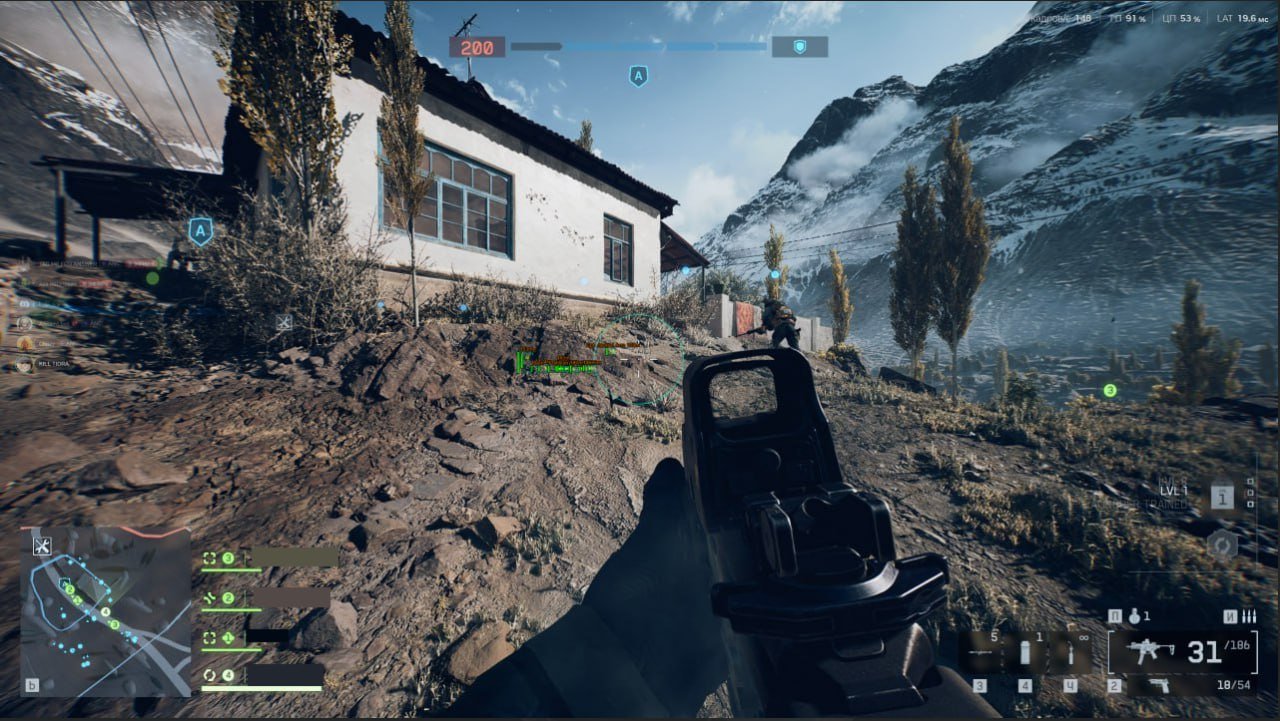
Task: Click the objective A badge on the left hillside
Action: tap(201, 230)
